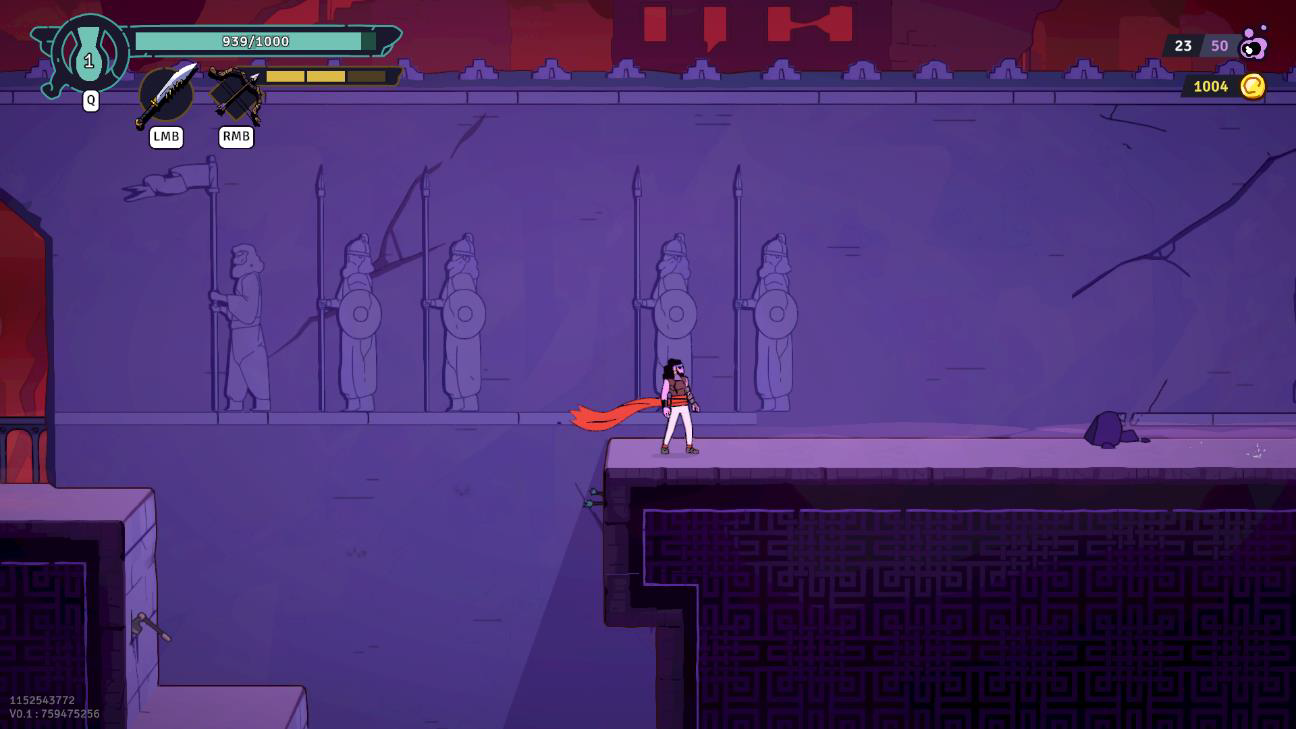Select the healing potion flask icon
This screenshot has height=729, width=1296.
tap(89, 55)
